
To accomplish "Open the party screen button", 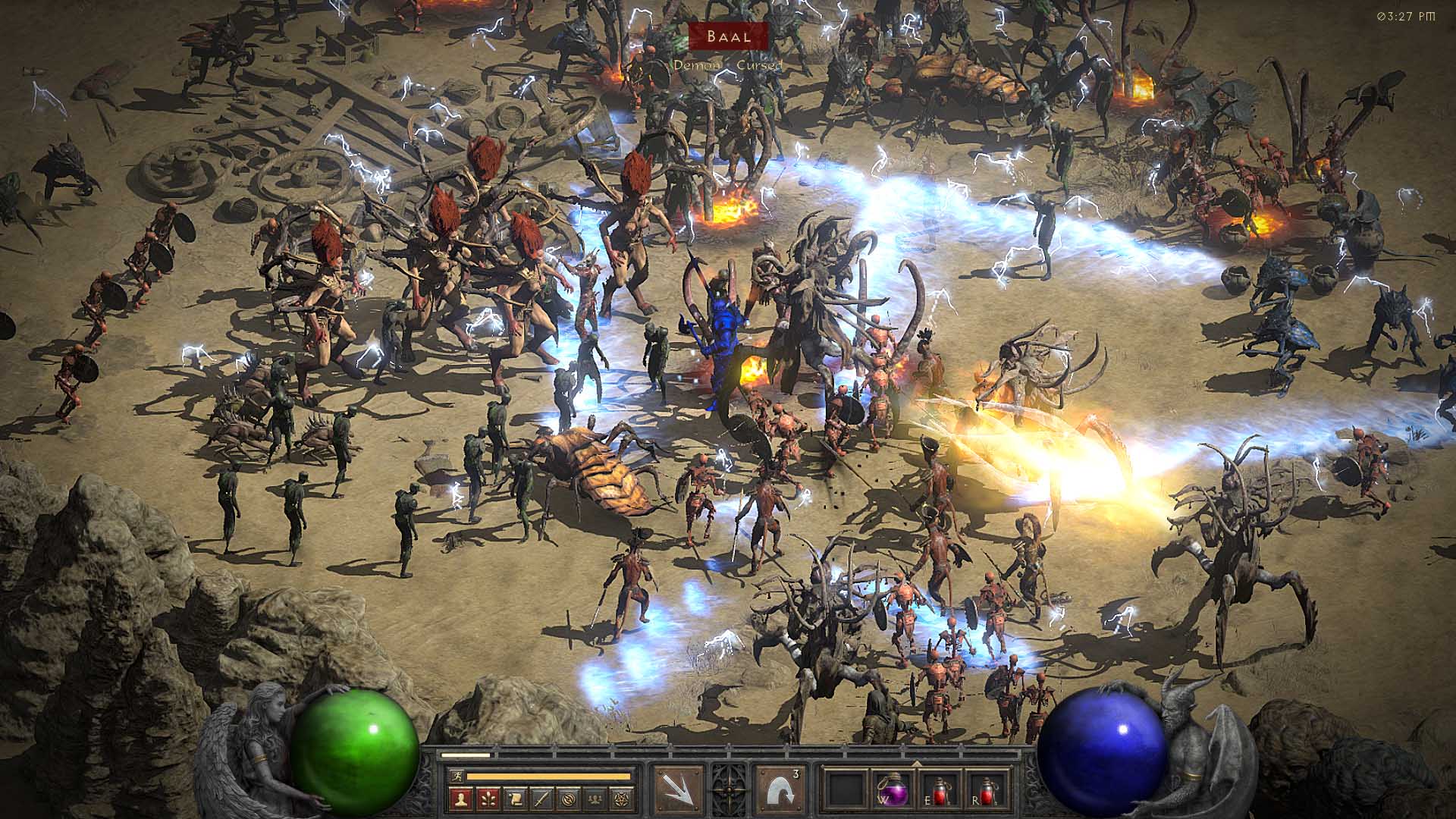I will [596, 798].
